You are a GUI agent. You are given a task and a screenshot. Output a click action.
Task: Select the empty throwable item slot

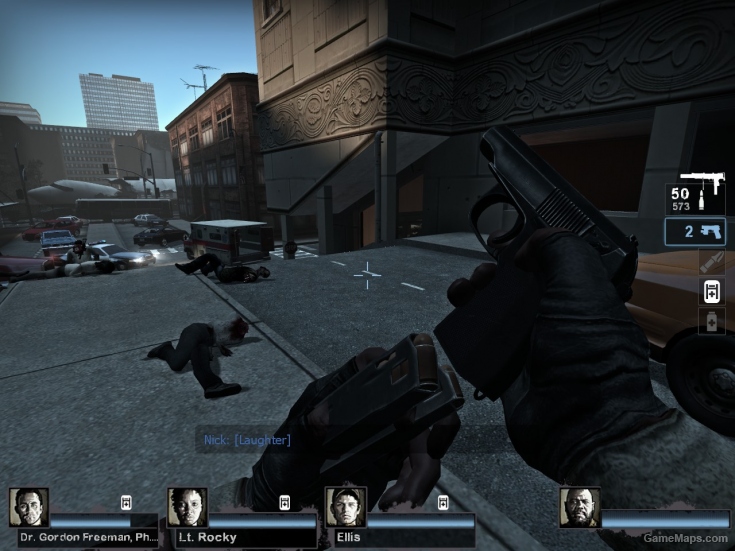(x=711, y=262)
